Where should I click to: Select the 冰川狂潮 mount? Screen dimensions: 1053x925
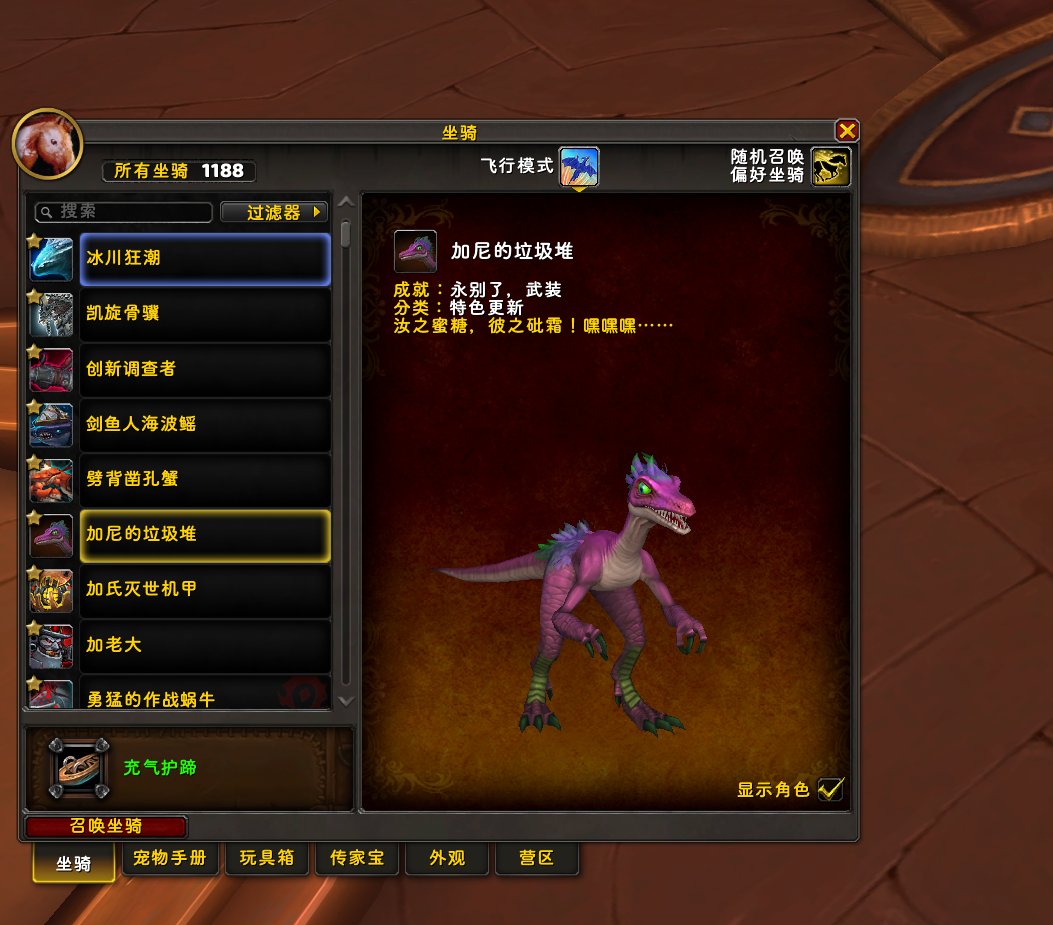pos(204,259)
